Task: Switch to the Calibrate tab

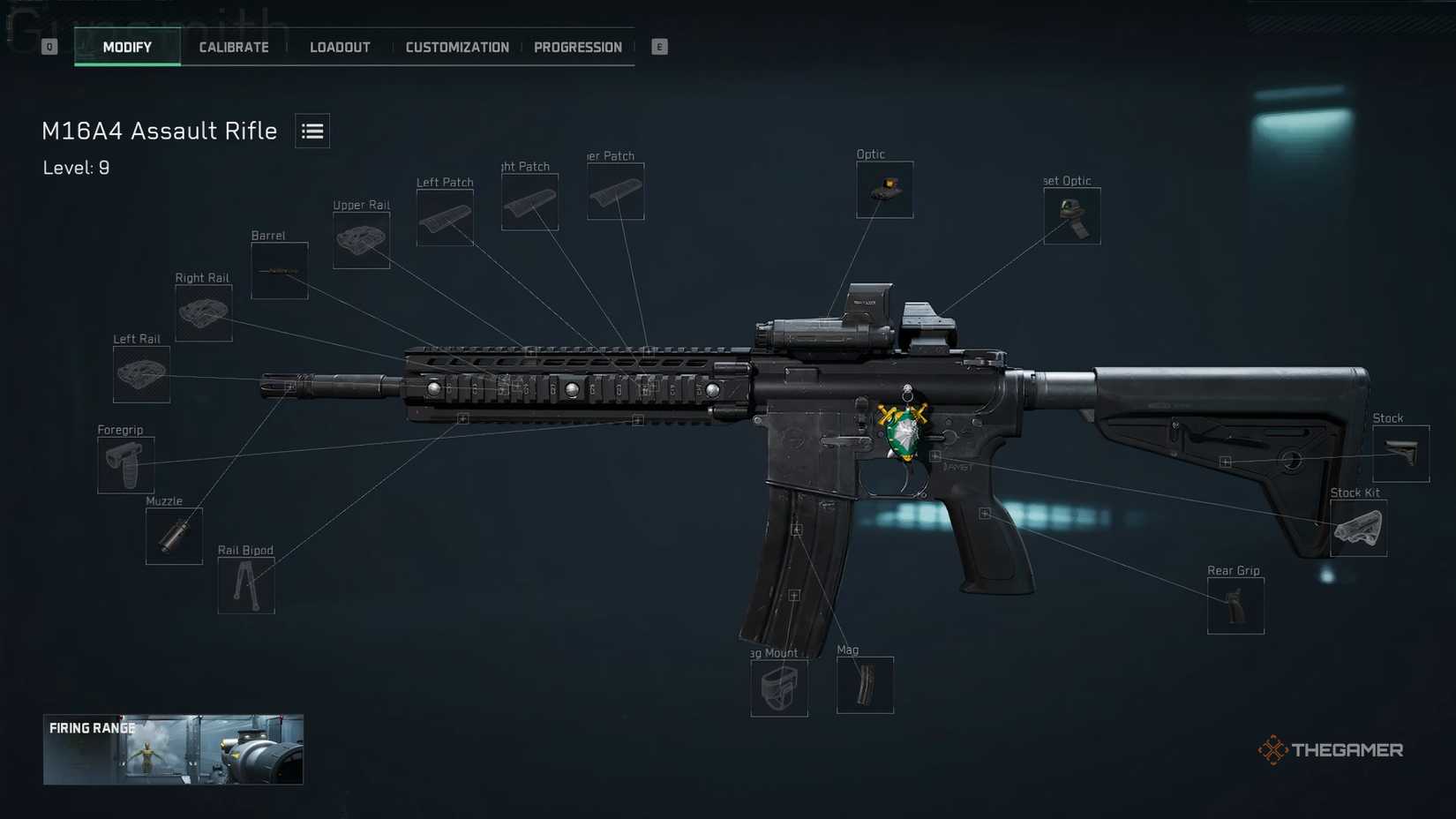Action: 234,48
